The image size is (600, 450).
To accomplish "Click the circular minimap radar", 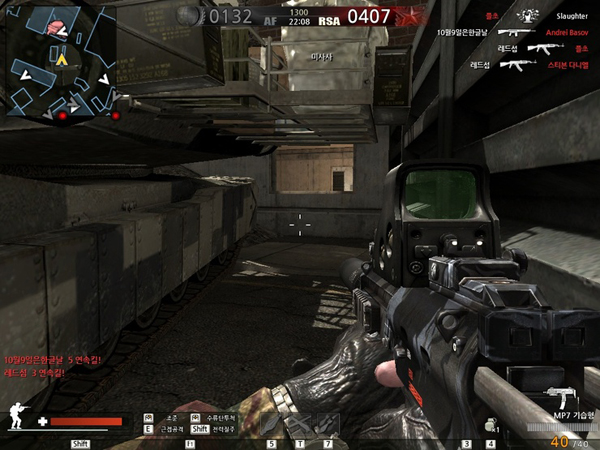I will click(58, 60).
